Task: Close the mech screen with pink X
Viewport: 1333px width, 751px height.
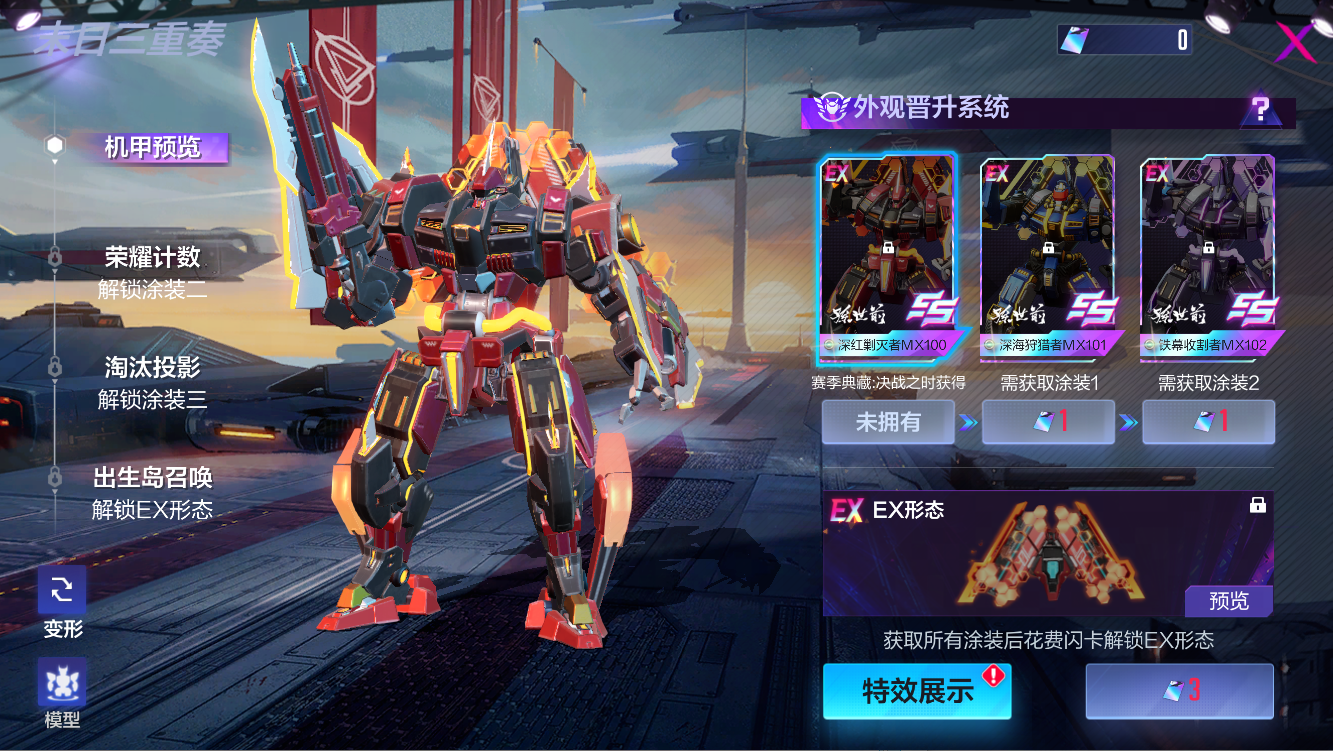Action: tap(1295, 42)
